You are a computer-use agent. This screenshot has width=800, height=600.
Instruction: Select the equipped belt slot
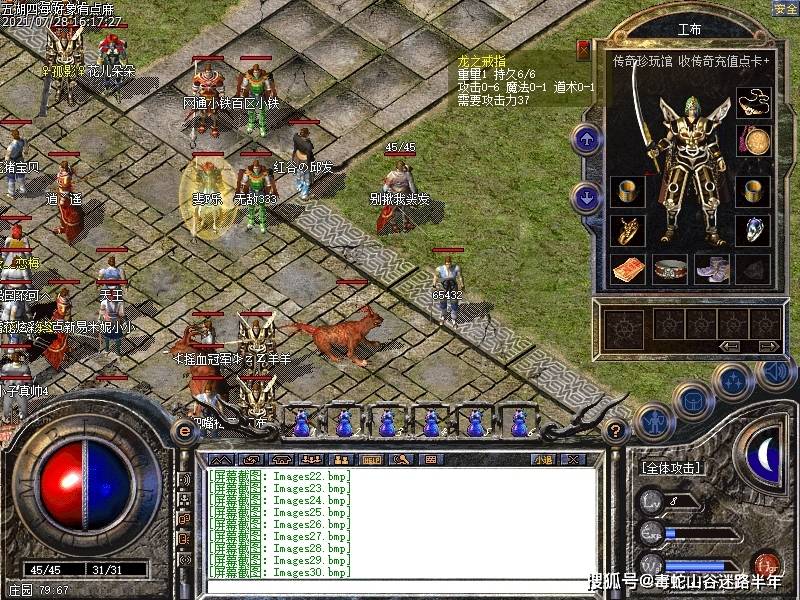pyautogui.click(x=669, y=269)
